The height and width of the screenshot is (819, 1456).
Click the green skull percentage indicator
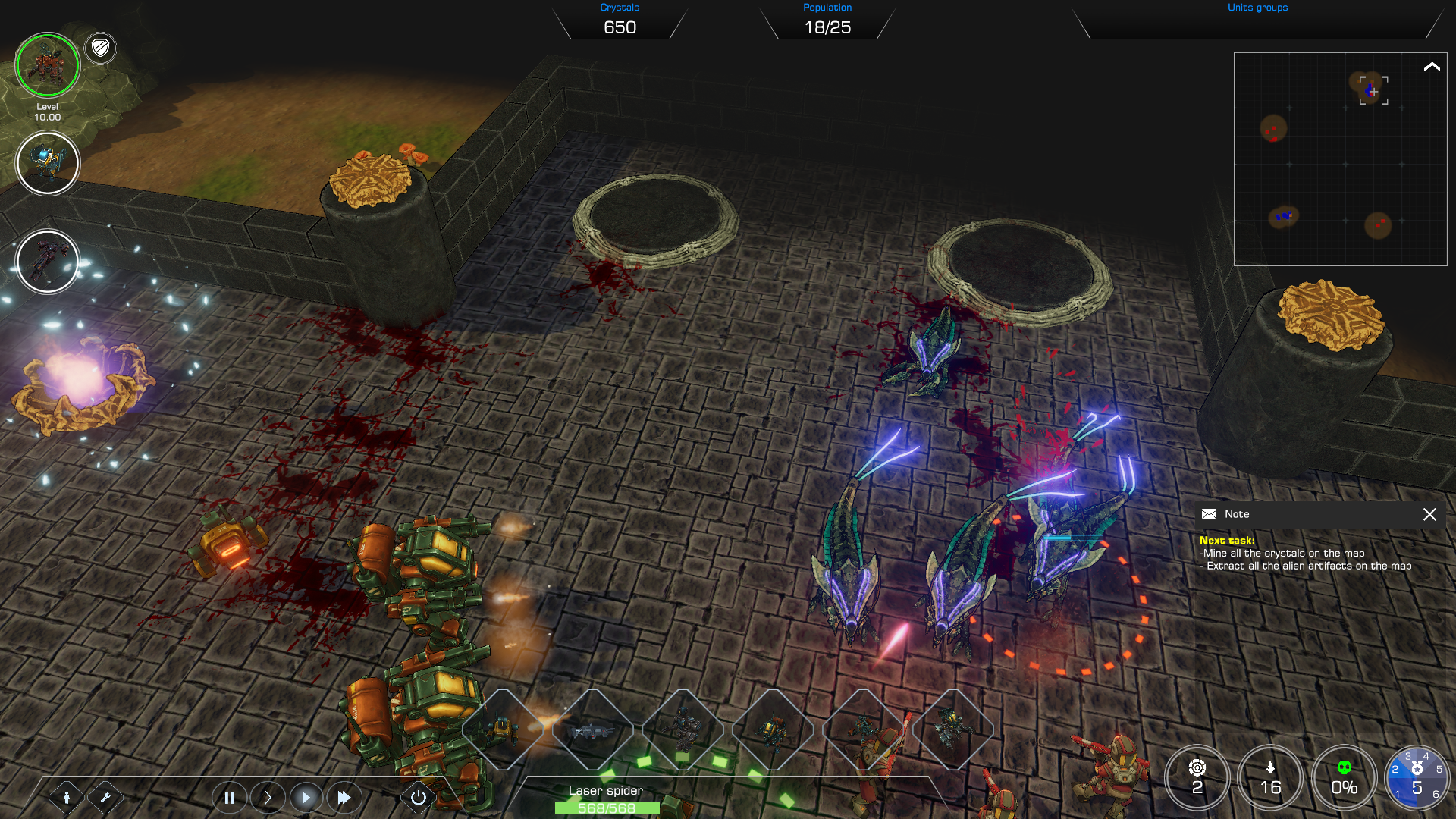tap(1344, 777)
